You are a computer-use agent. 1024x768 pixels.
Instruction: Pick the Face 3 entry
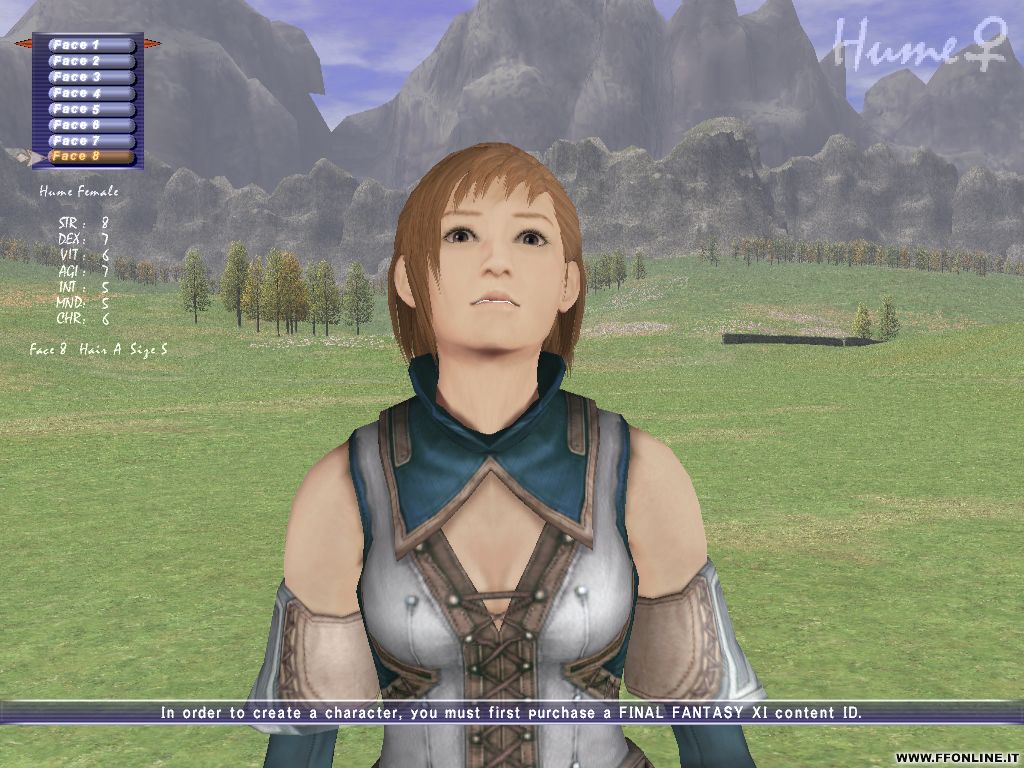point(90,77)
